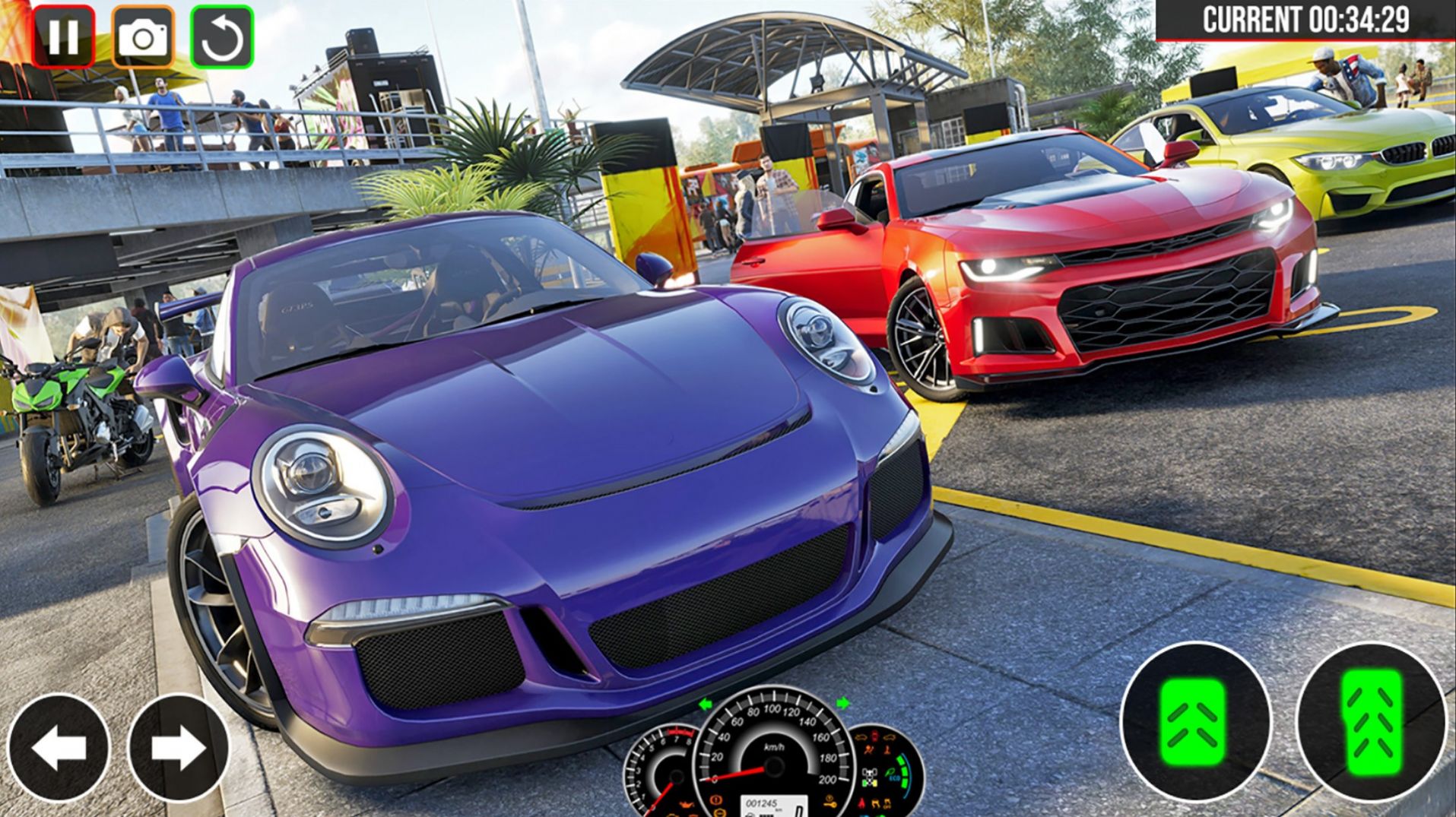Hit the brake pedal button
This screenshot has width=1456, height=817.
[x=1195, y=722]
